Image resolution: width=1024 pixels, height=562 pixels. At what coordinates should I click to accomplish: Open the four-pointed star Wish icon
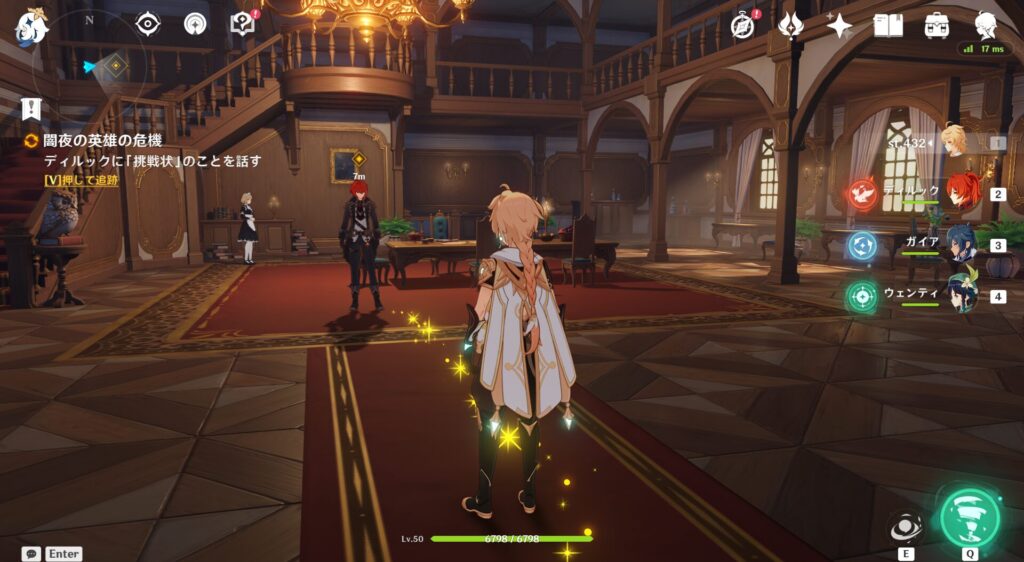coord(839,25)
